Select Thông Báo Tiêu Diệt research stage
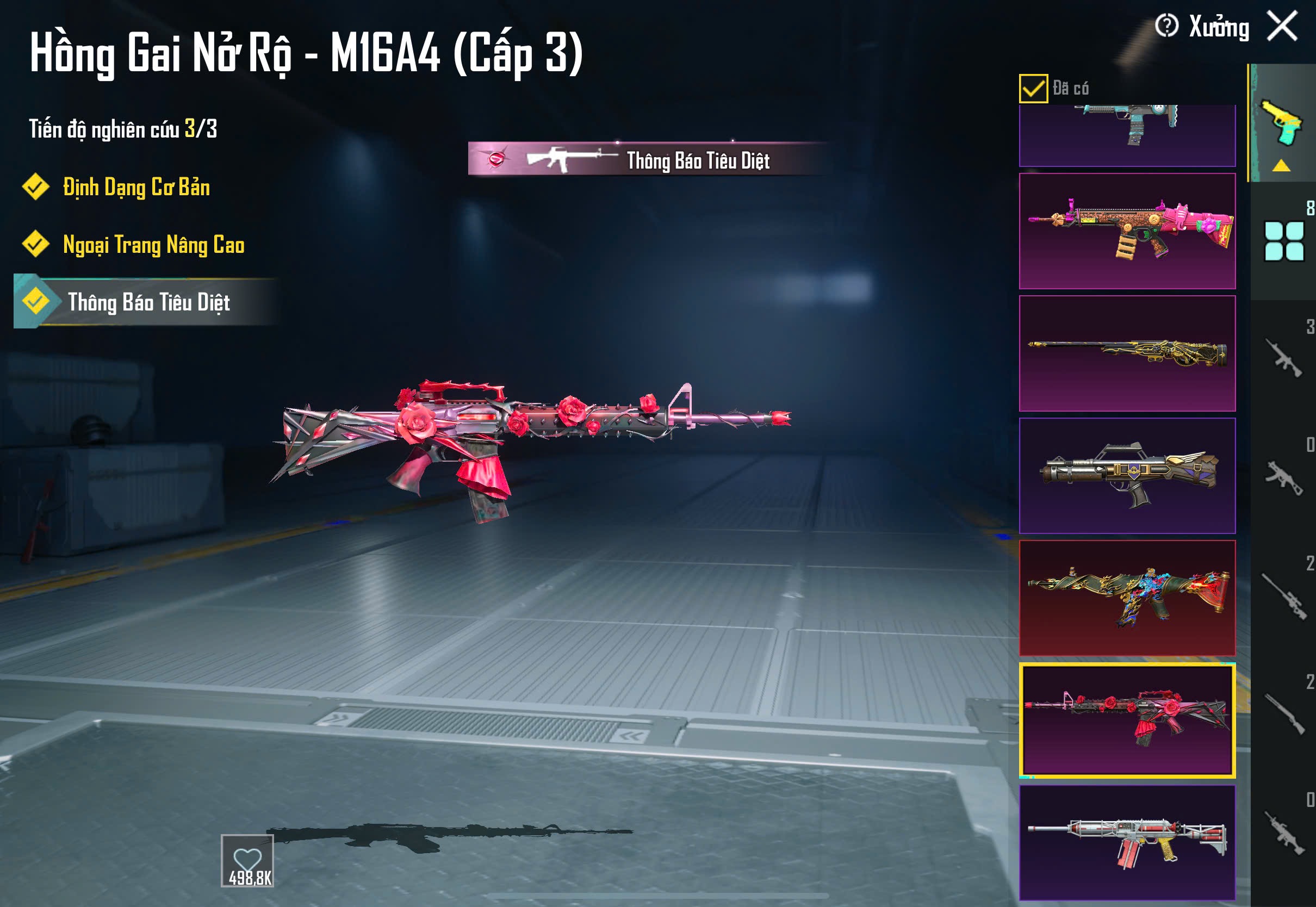The width and height of the screenshot is (1316, 907). 148,302
